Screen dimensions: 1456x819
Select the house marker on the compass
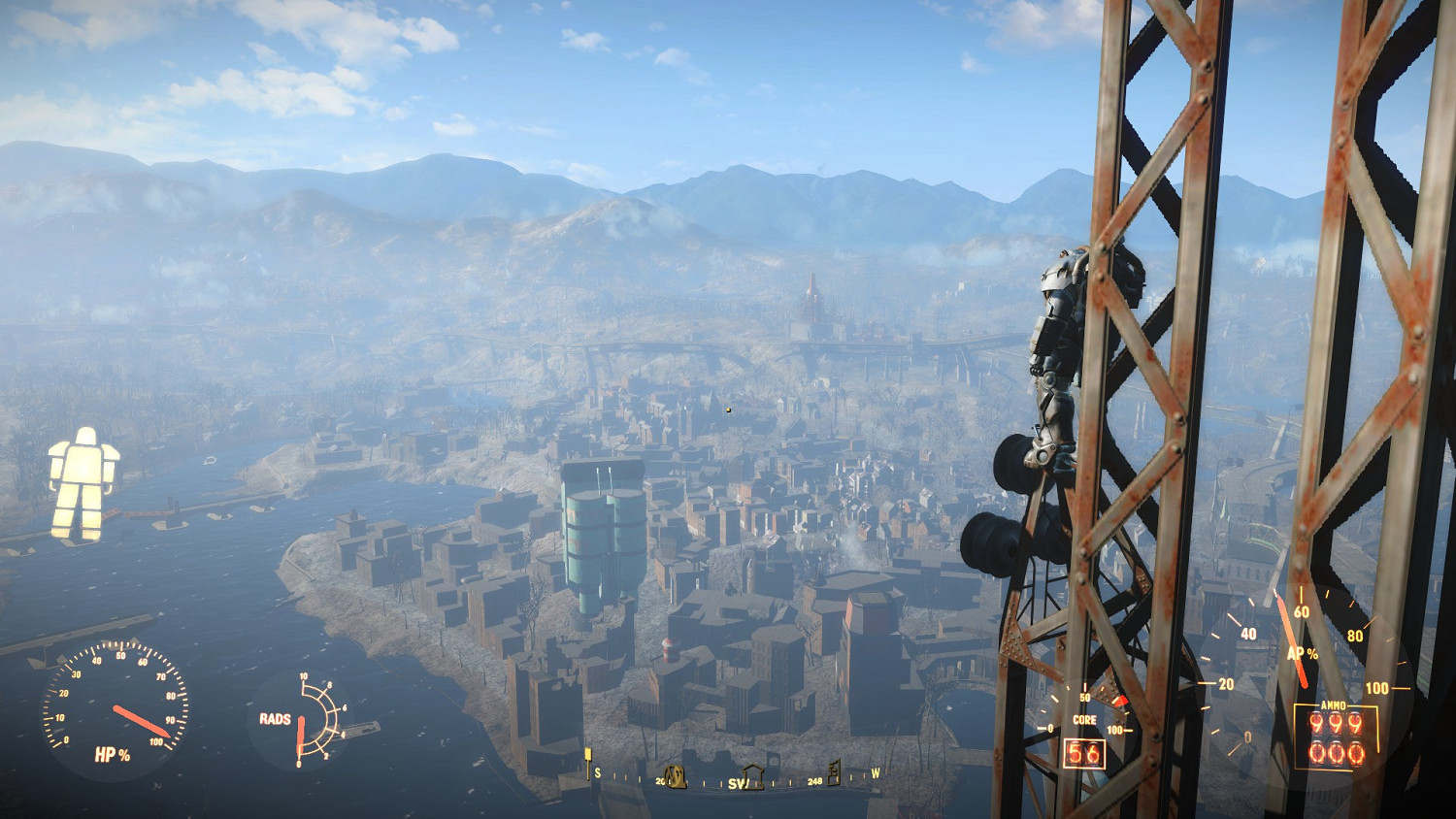click(753, 776)
